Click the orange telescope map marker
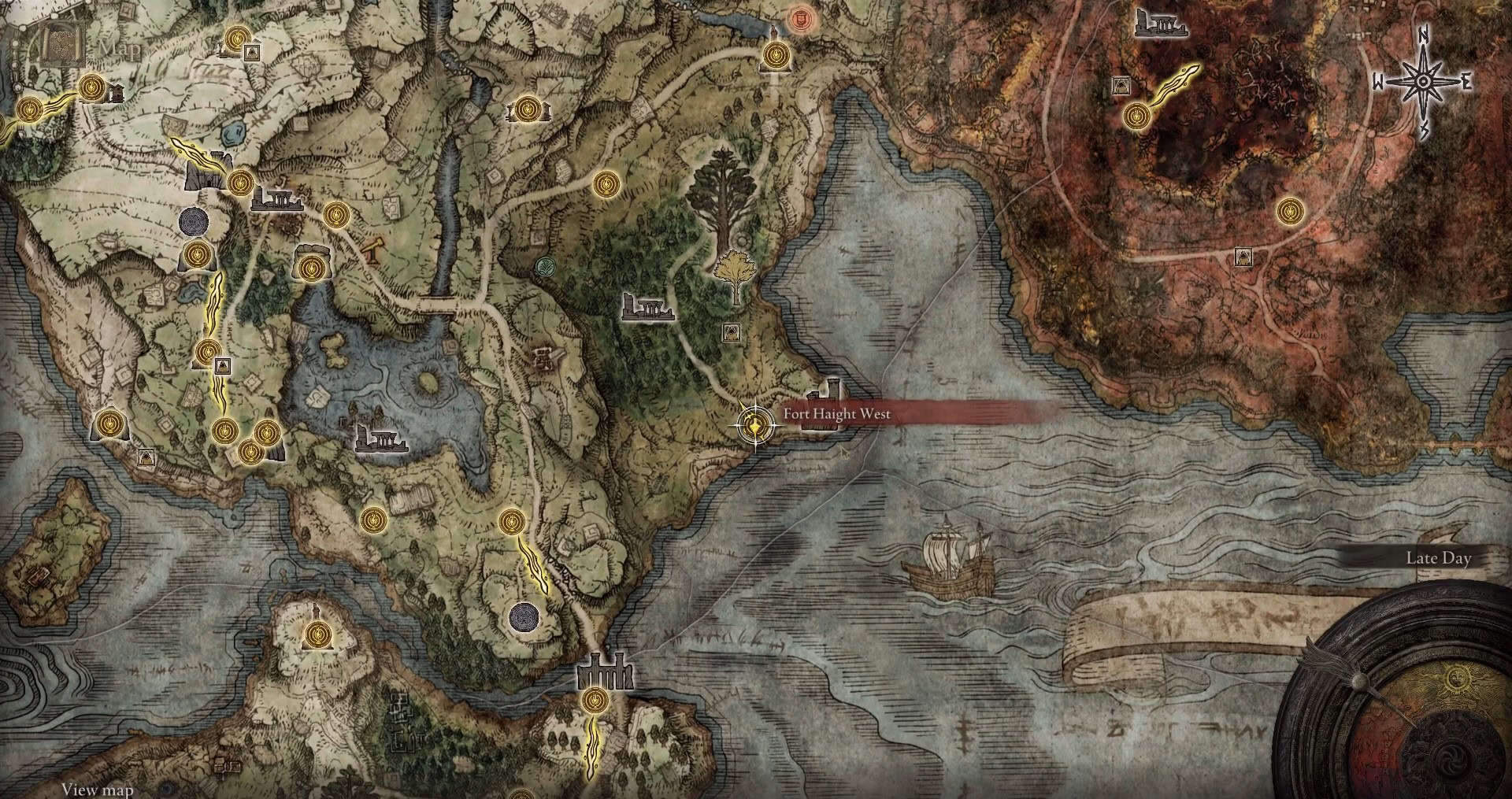 click(x=370, y=250)
